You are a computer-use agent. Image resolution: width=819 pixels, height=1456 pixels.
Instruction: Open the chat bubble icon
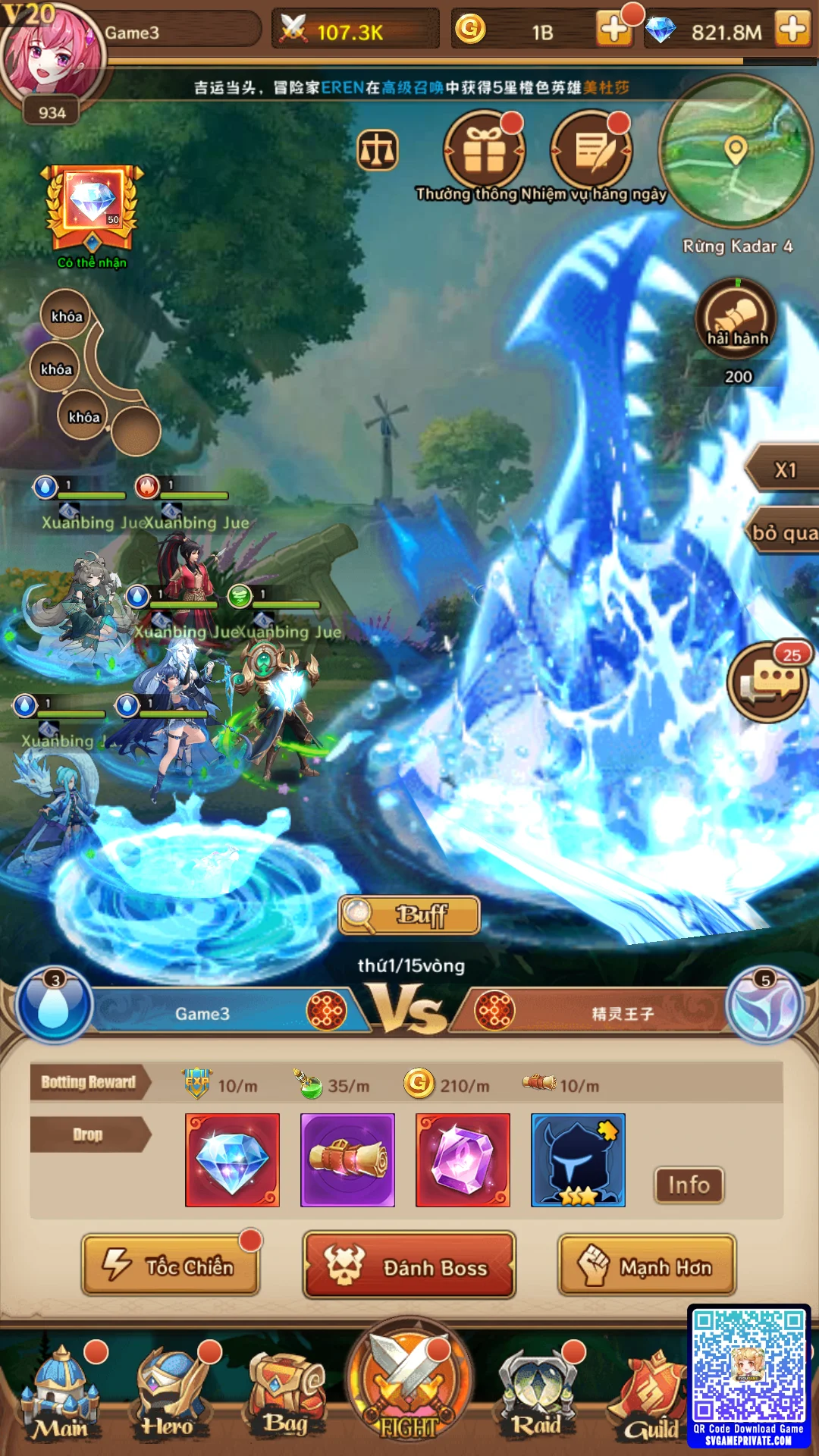(x=767, y=682)
